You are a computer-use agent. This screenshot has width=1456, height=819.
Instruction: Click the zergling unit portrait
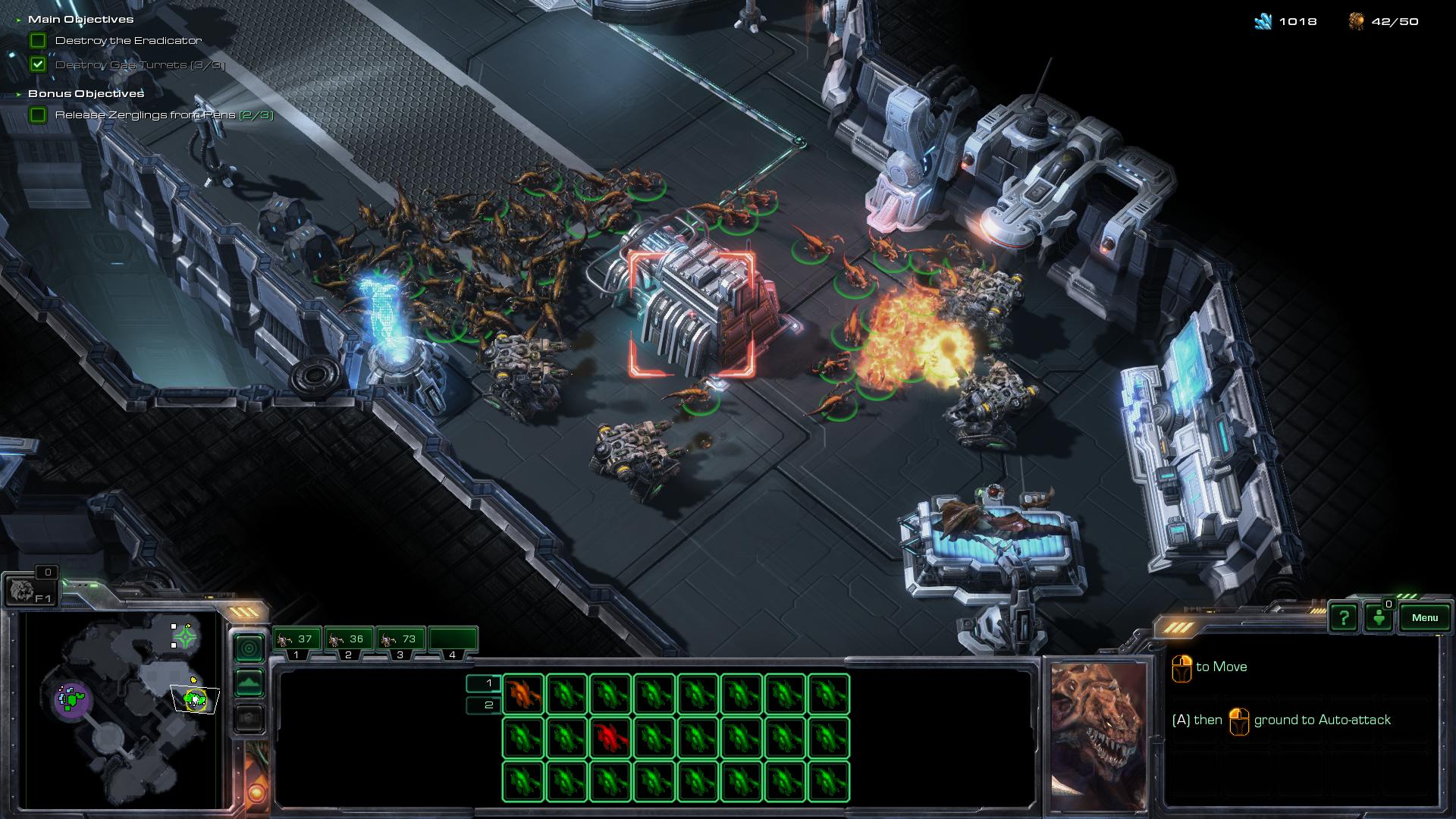(1099, 724)
